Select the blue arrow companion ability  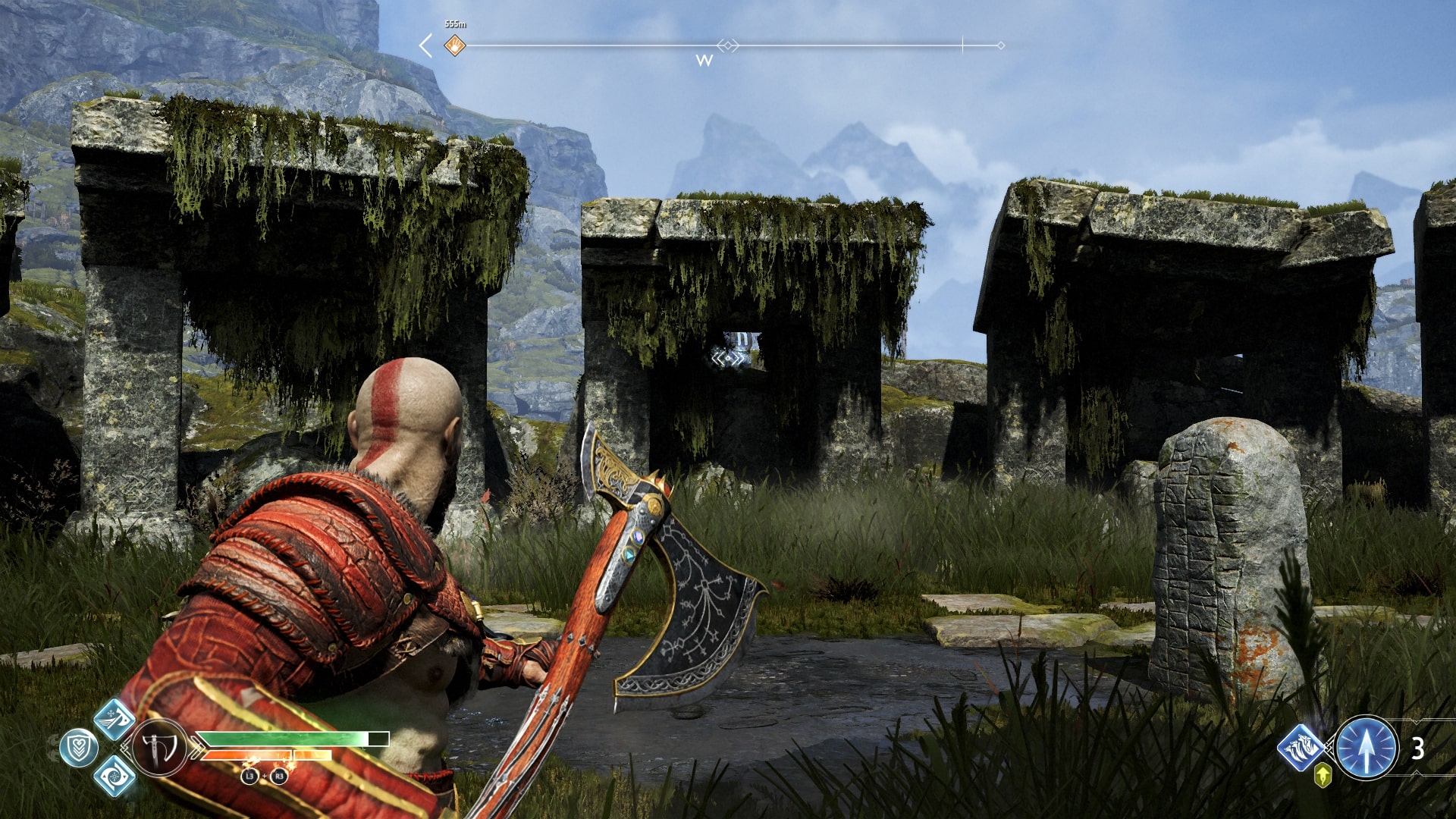[x=1366, y=748]
